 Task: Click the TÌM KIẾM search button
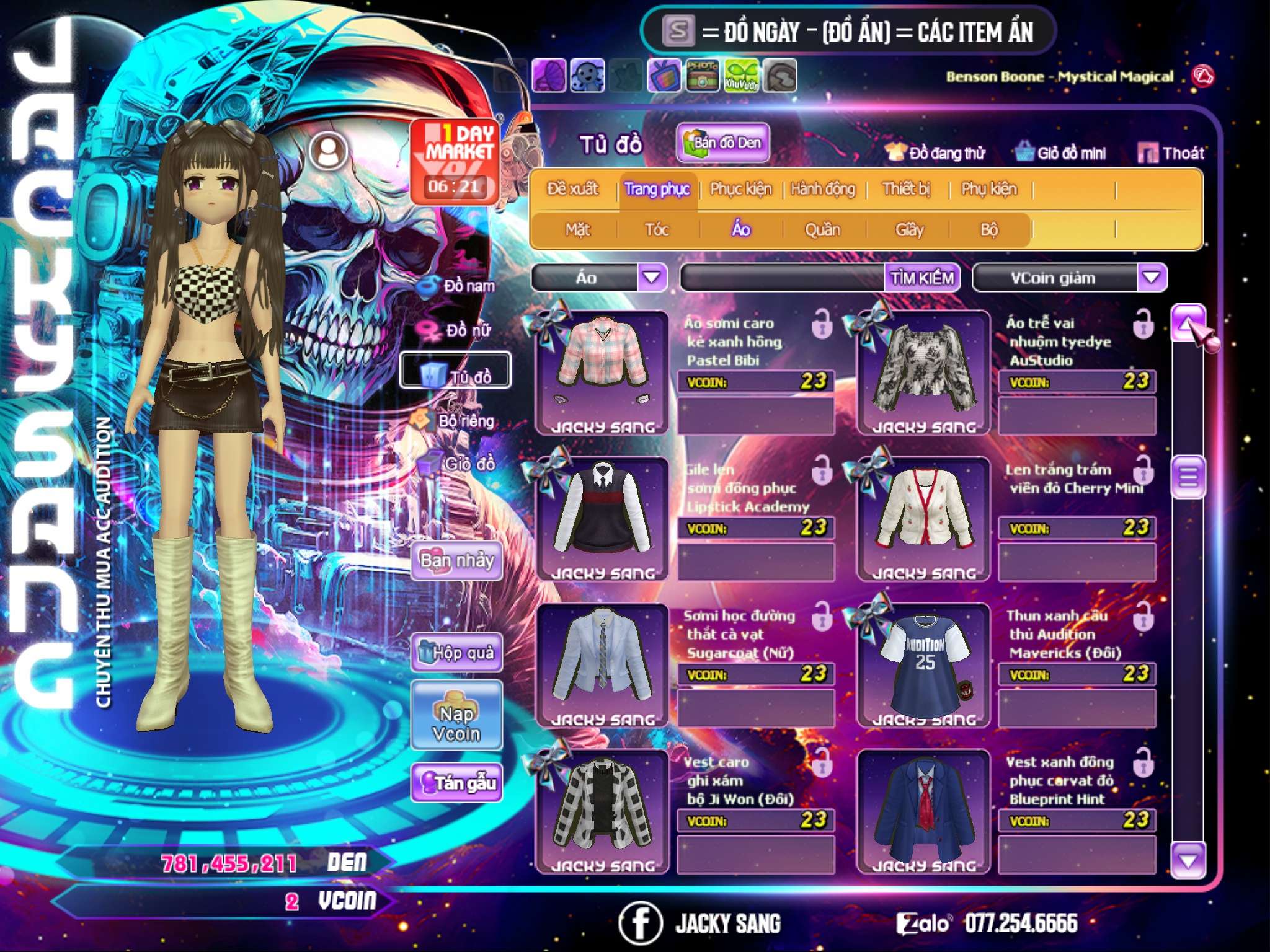click(922, 278)
